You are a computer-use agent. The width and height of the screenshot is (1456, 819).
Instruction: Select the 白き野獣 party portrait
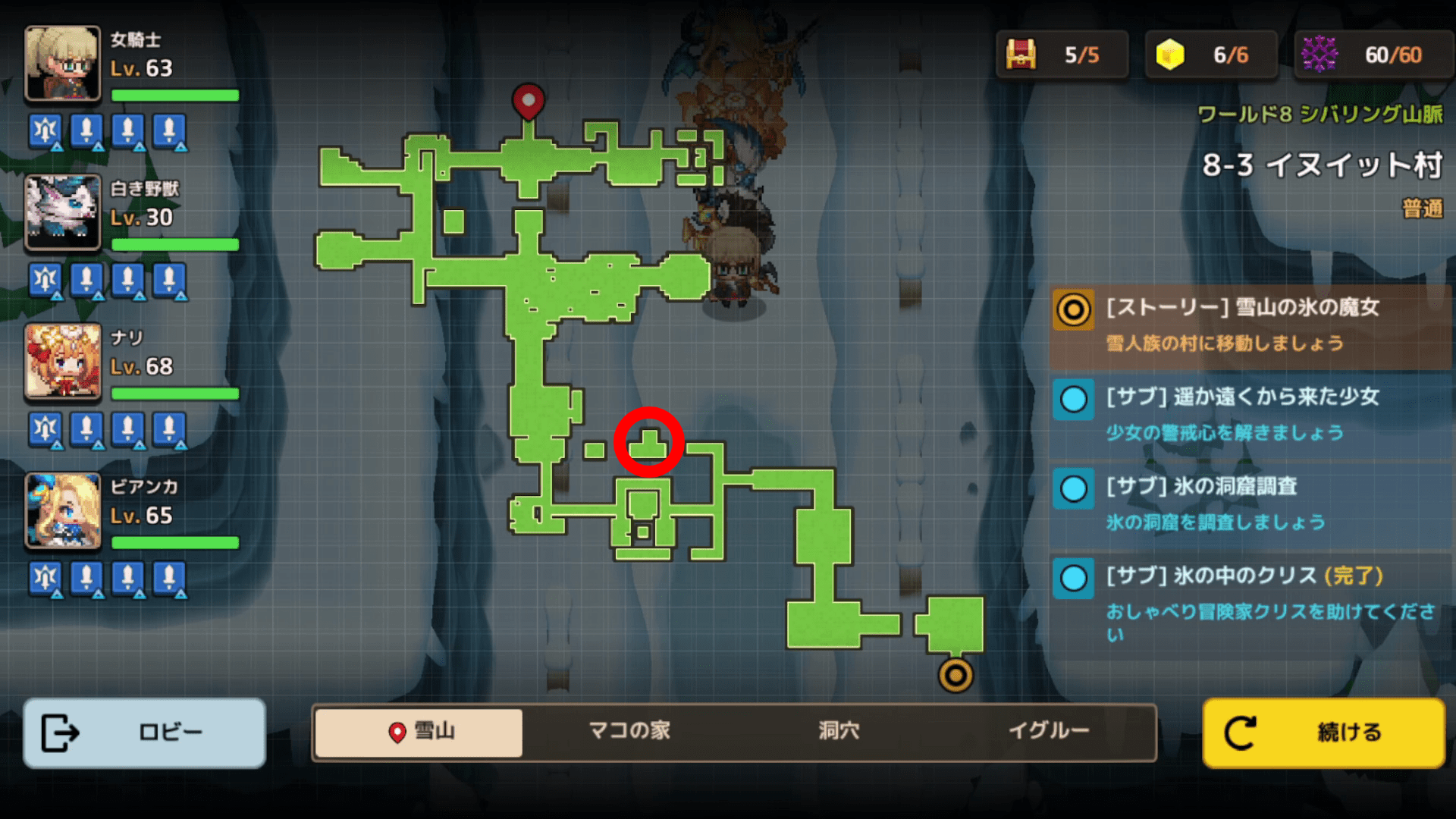click(63, 212)
